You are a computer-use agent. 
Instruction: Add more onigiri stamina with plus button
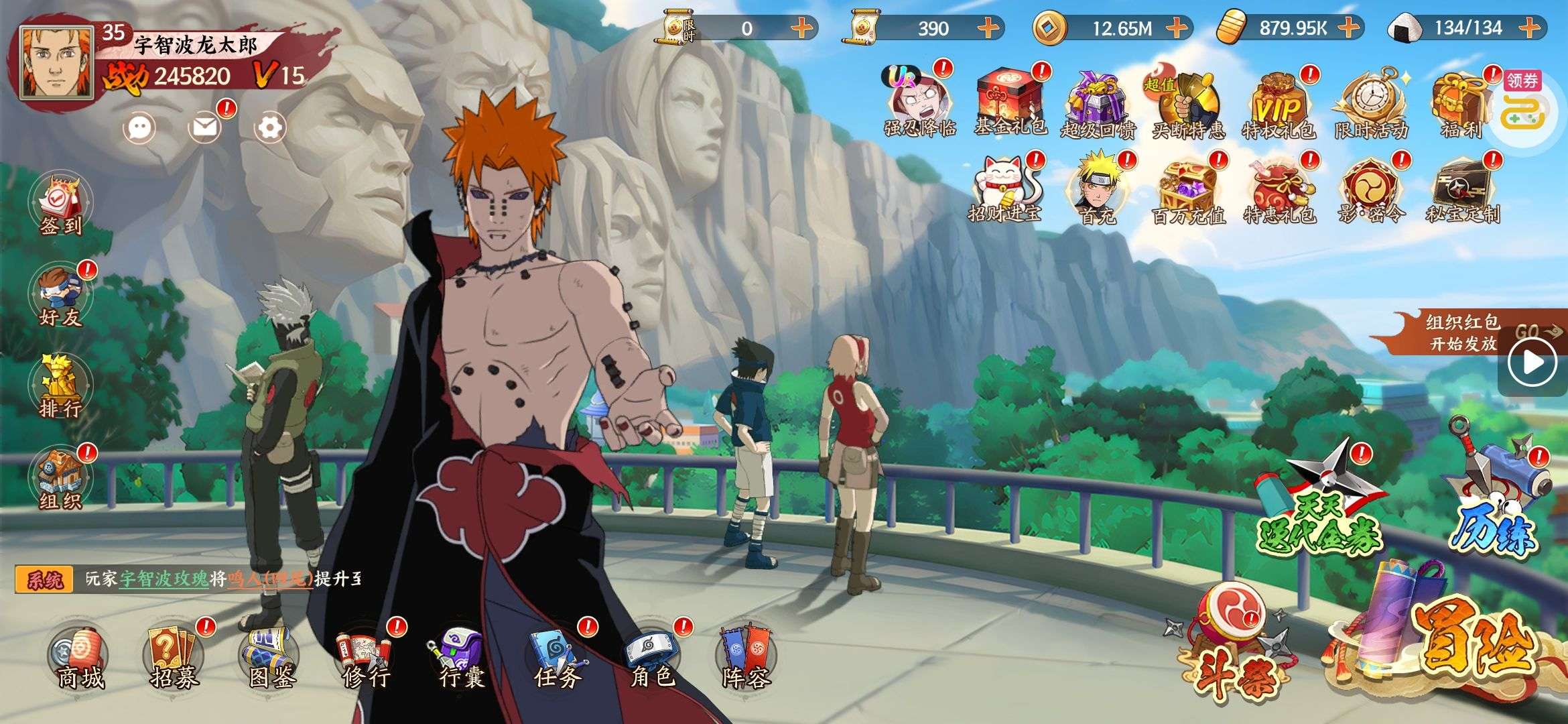click(1529, 27)
